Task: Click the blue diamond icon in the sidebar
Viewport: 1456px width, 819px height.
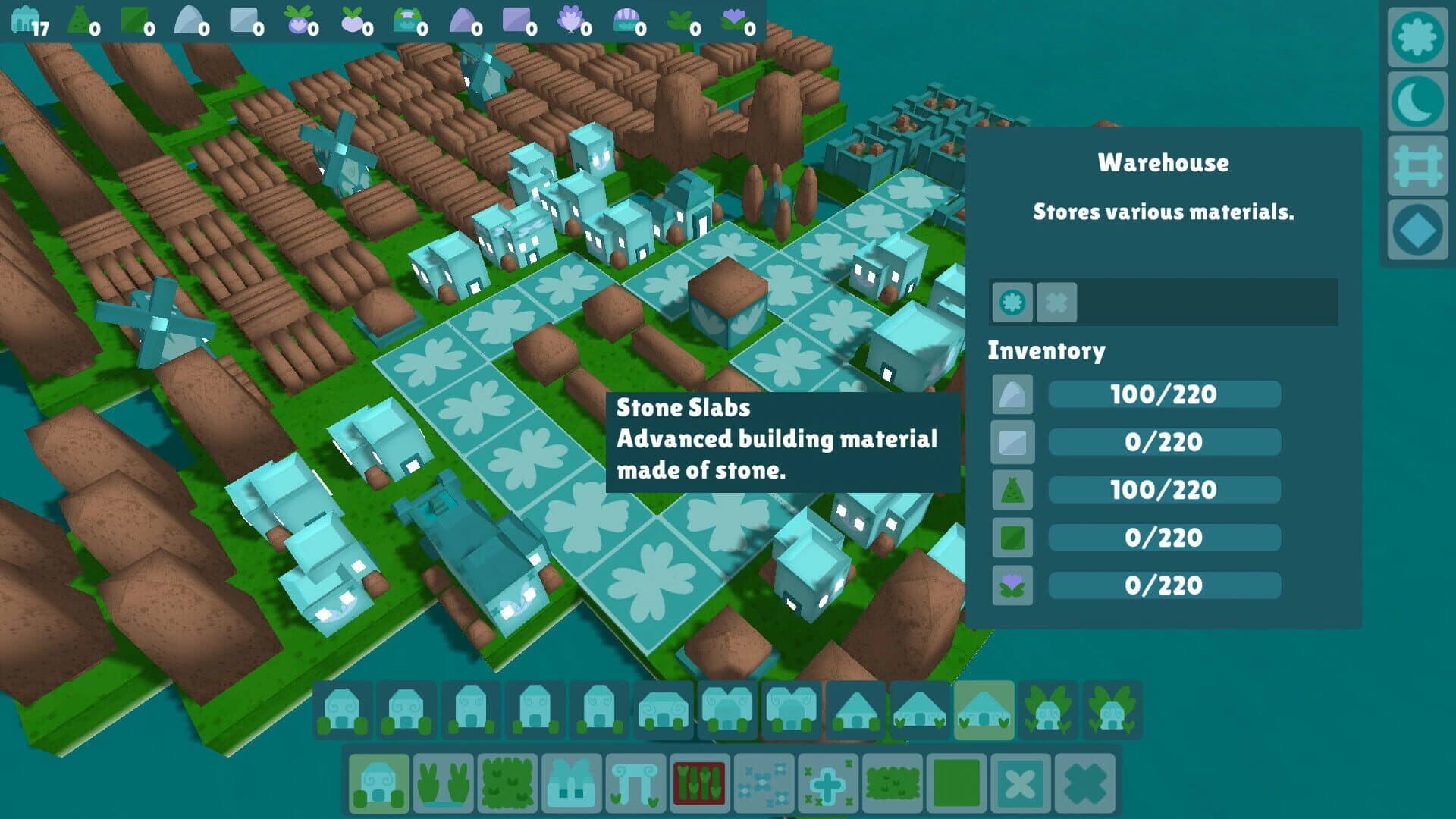Action: [1417, 229]
